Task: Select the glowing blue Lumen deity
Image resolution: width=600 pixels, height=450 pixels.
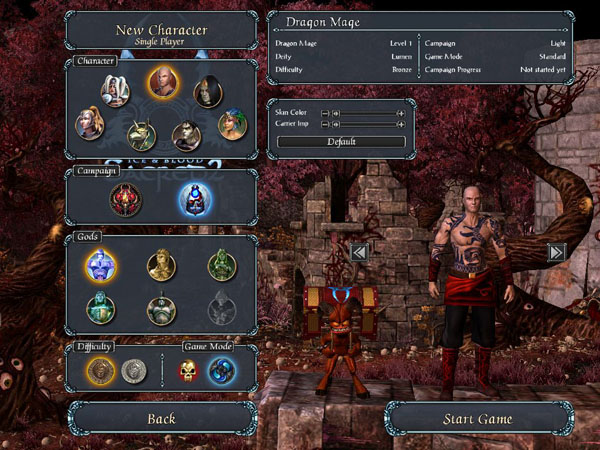Action: pos(100,265)
